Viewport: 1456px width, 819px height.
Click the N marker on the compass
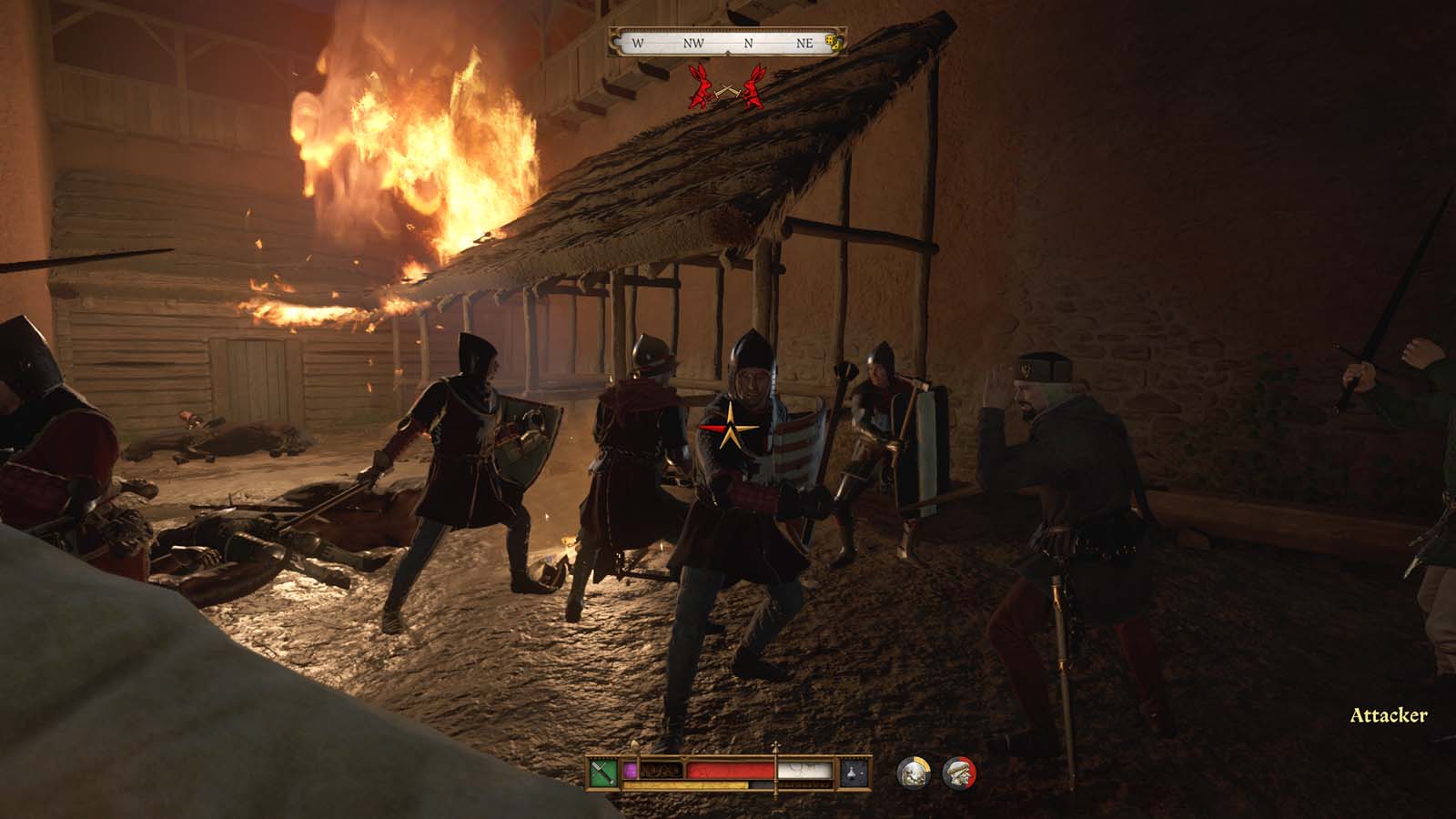point(749,43)
